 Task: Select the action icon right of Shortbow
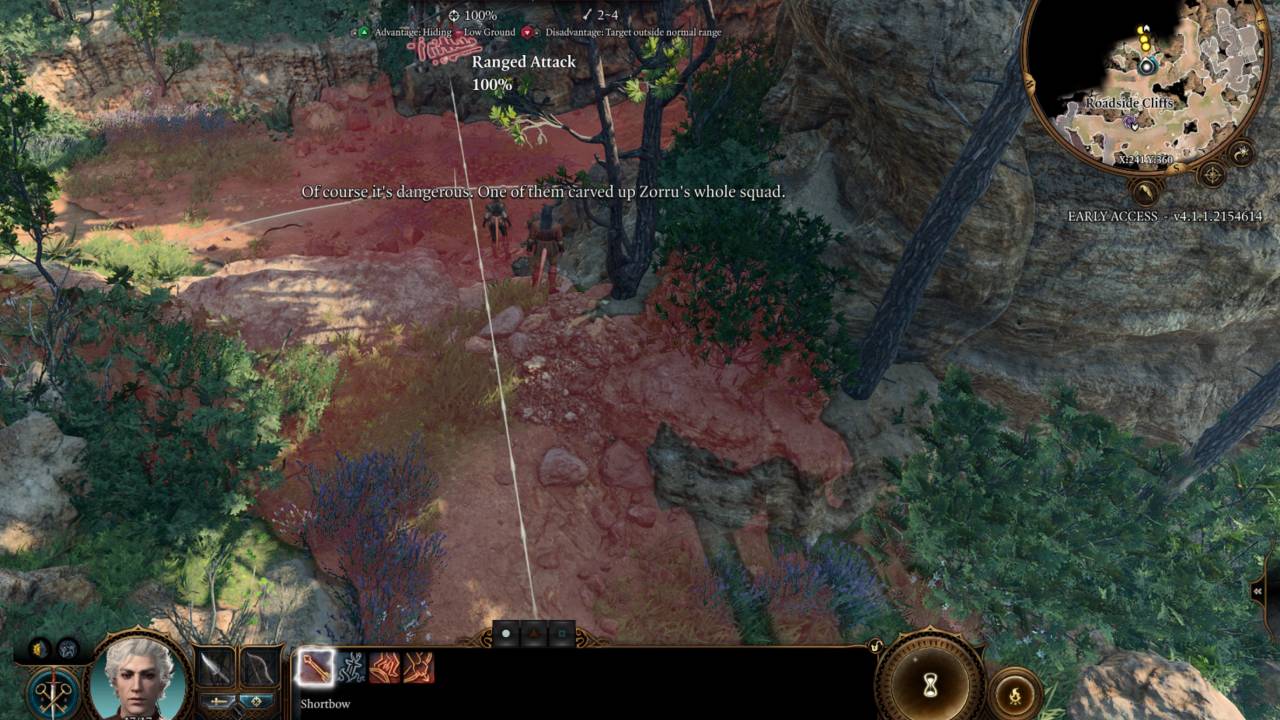(351, 668)
